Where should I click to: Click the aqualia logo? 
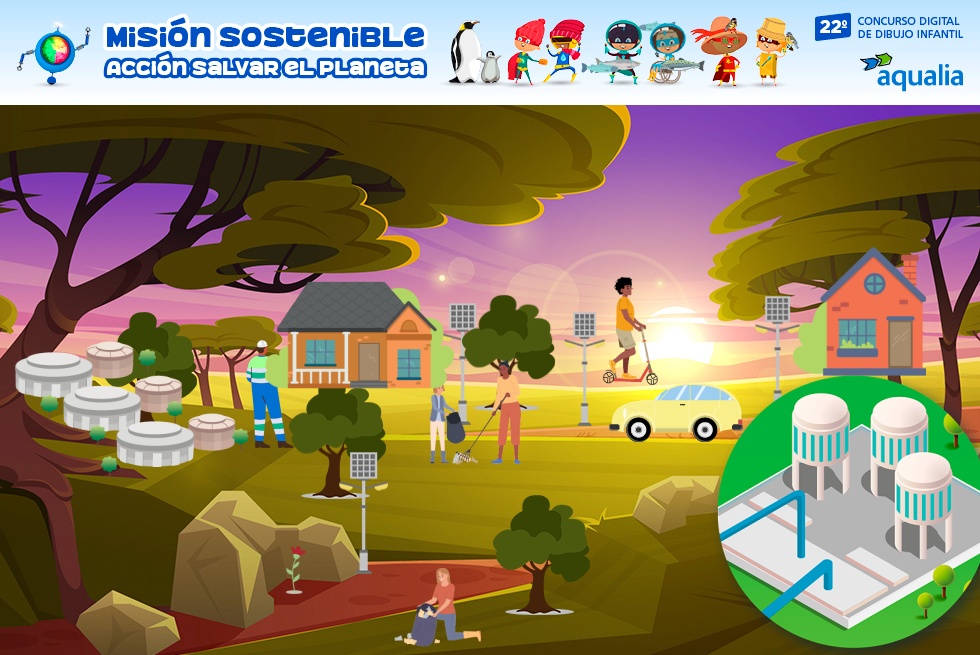click(911, 70)
